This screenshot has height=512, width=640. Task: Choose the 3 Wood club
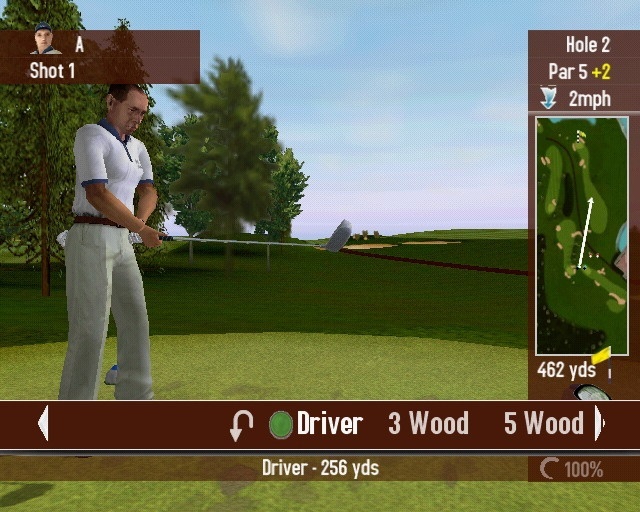(428, 423)
